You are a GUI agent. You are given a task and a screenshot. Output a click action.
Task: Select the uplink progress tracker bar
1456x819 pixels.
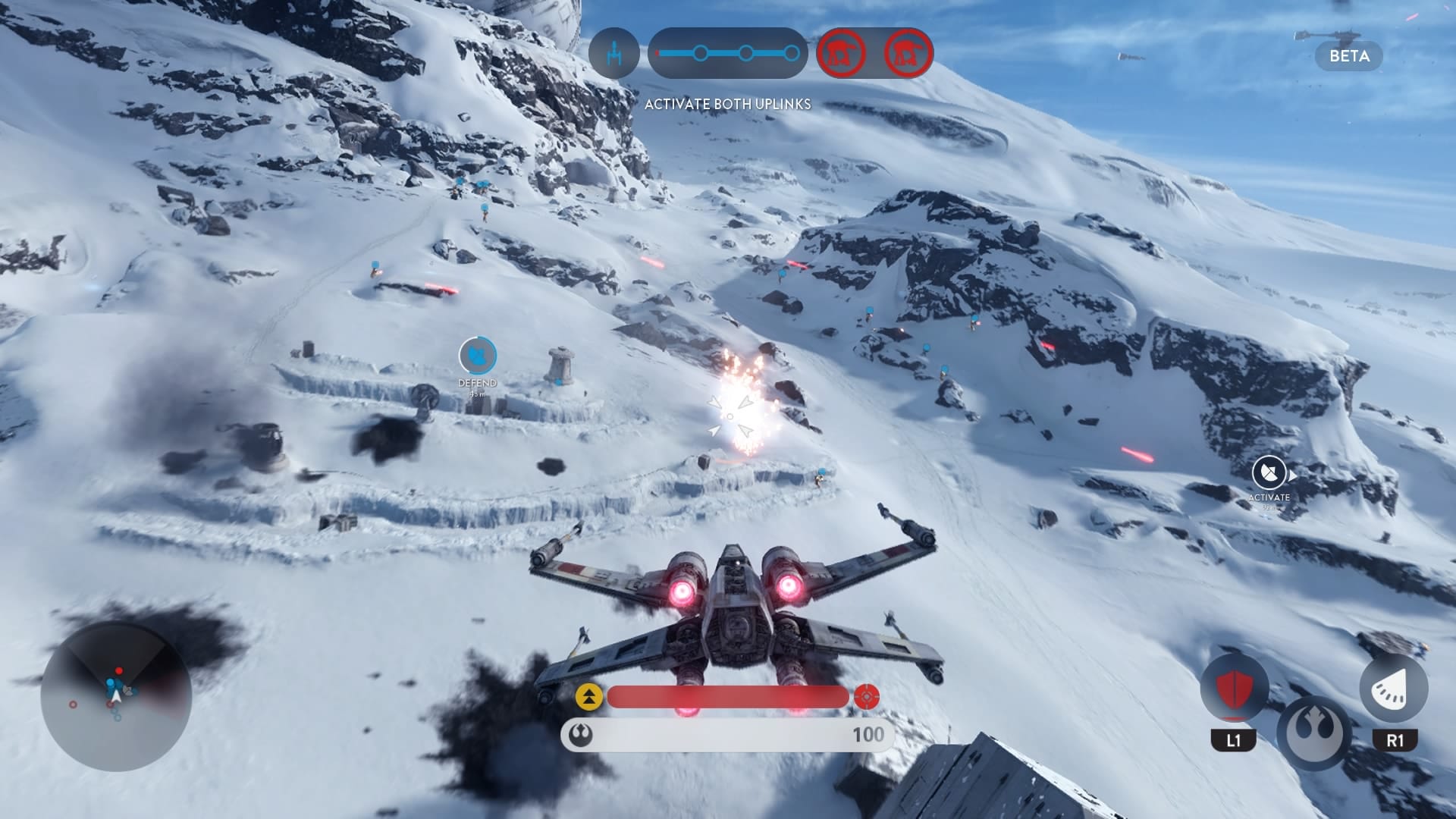(728, 53)
